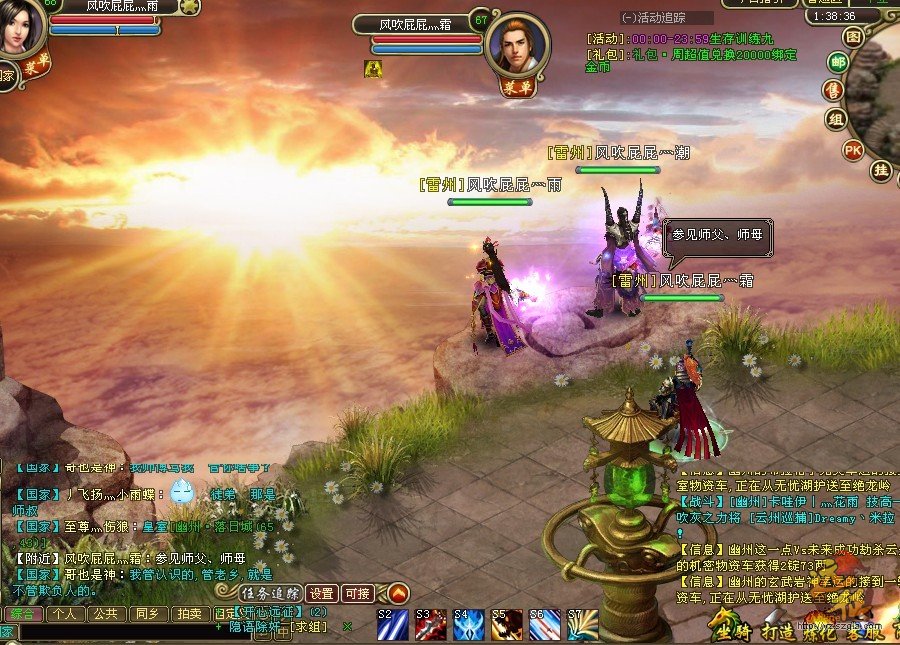The height and width of the screenshot is (645, 900).
Task: Open the 设置 settings button
Action: (321, 593)
